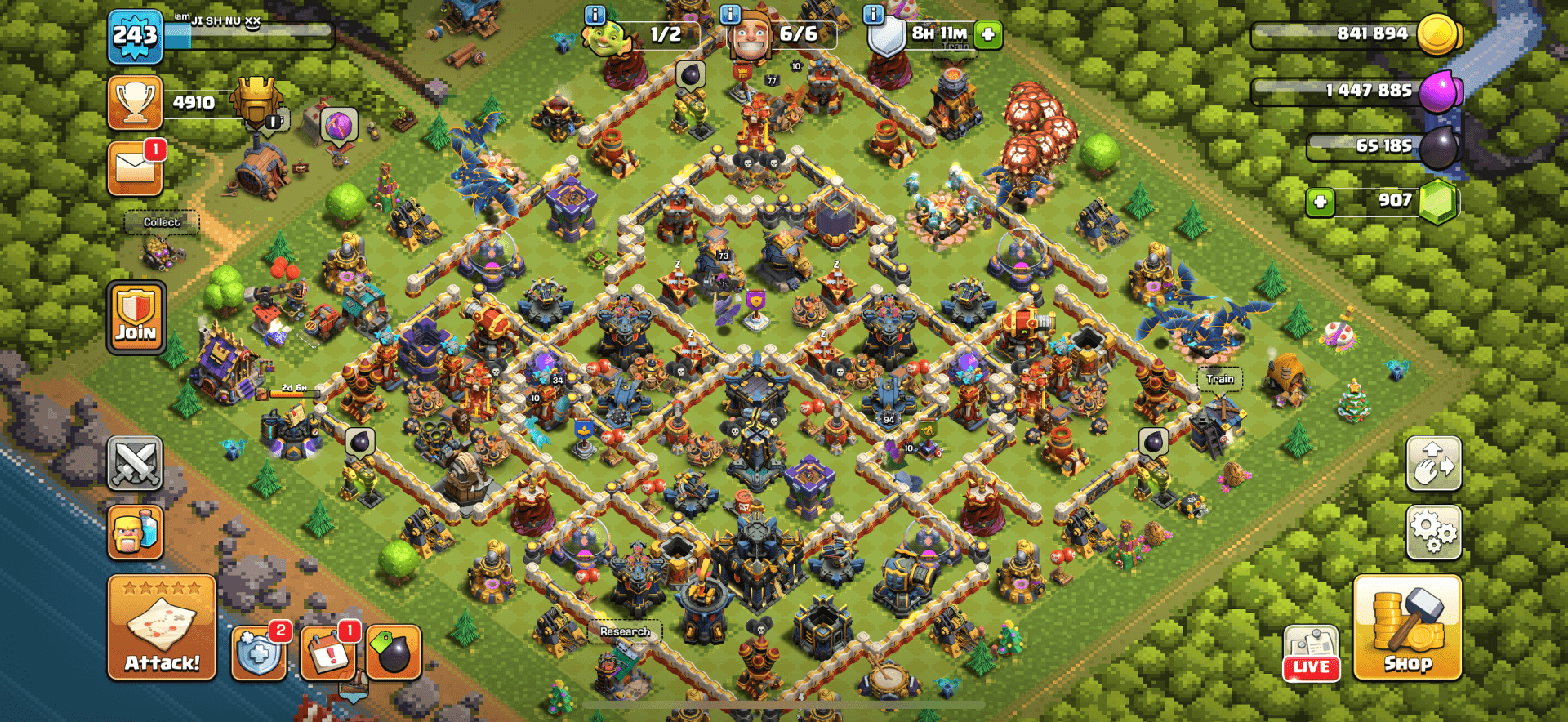Tap Train label near the barracks
The image size is (1568, 722).
(x=1219, y=378)
